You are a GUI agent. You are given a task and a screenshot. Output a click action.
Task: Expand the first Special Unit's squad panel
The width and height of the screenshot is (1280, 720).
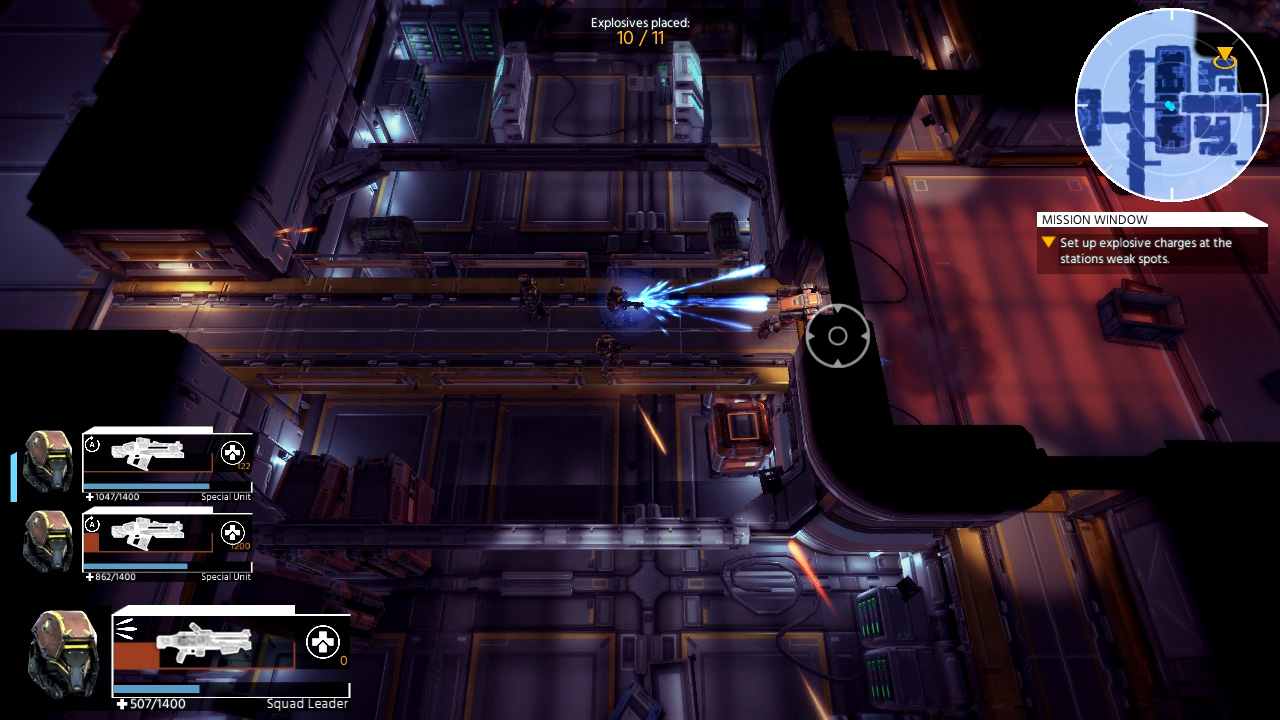pos(150,427)
